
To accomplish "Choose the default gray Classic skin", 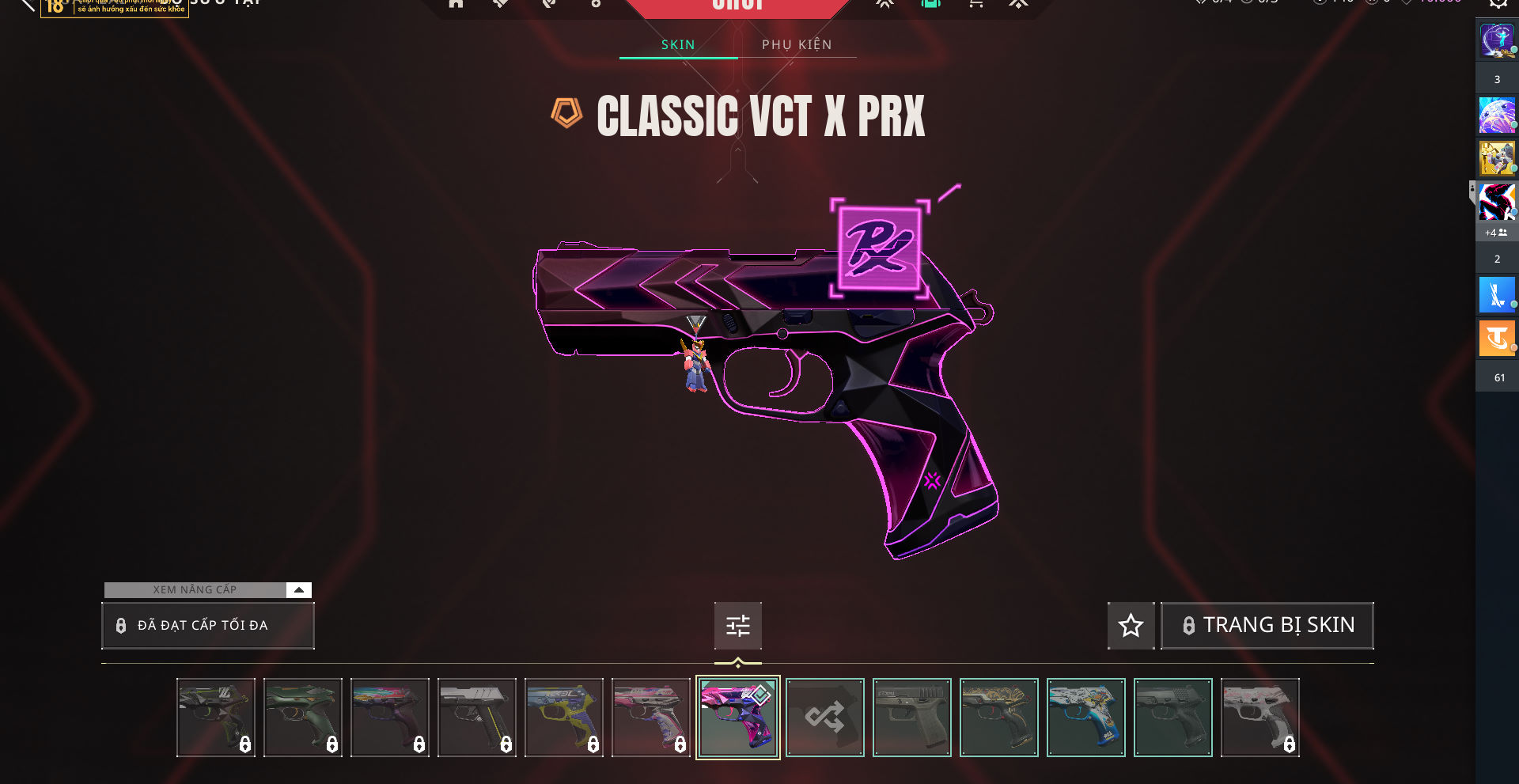I will [x=911, y=718].
